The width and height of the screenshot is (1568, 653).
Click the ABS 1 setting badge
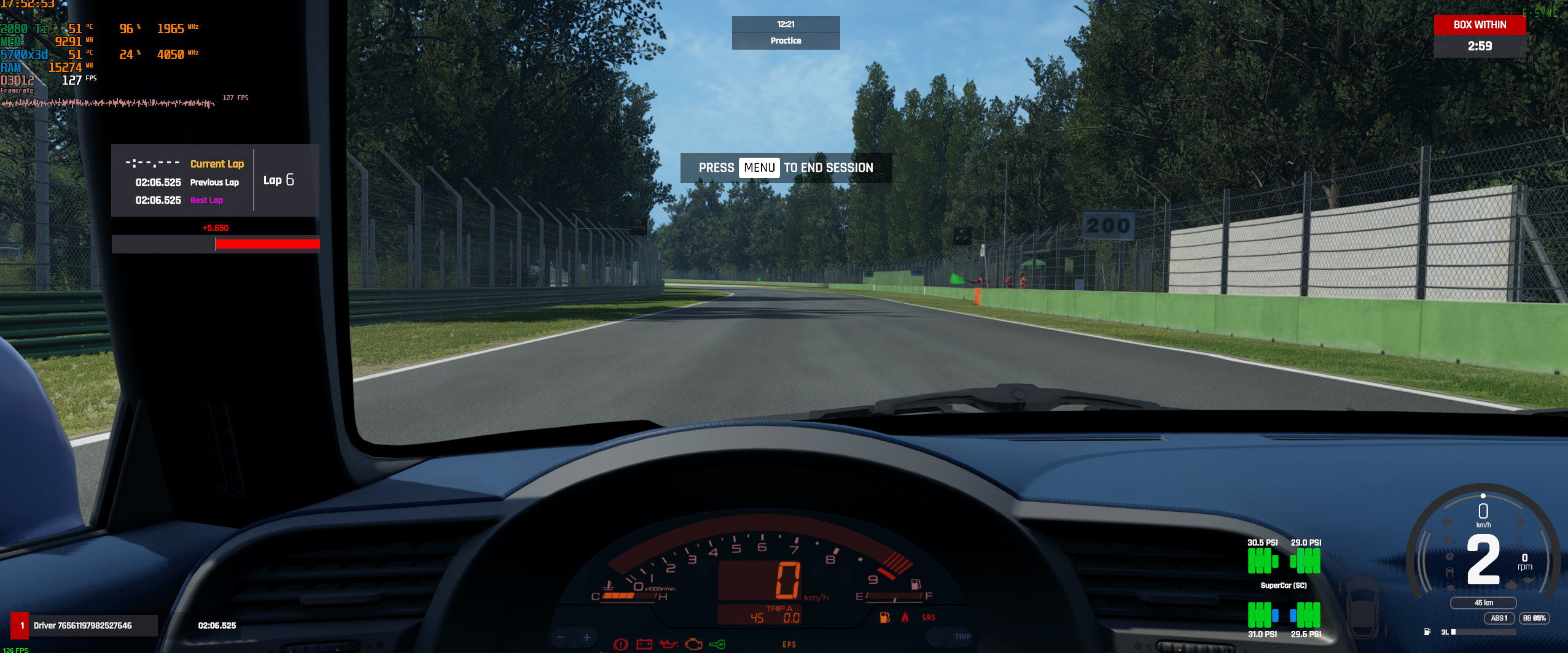coord(1499,618)
